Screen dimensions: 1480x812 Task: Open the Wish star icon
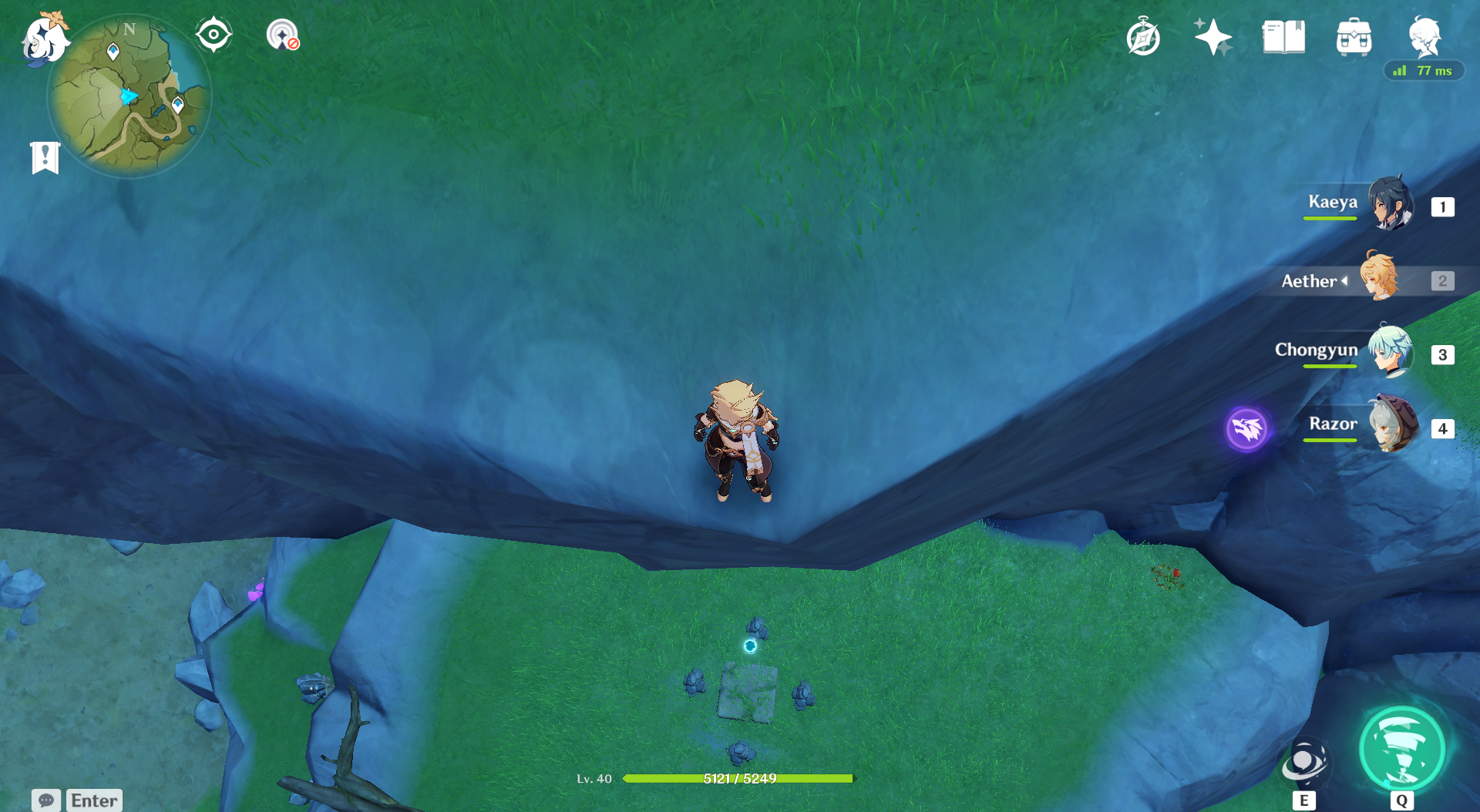tap(1213, 37)
